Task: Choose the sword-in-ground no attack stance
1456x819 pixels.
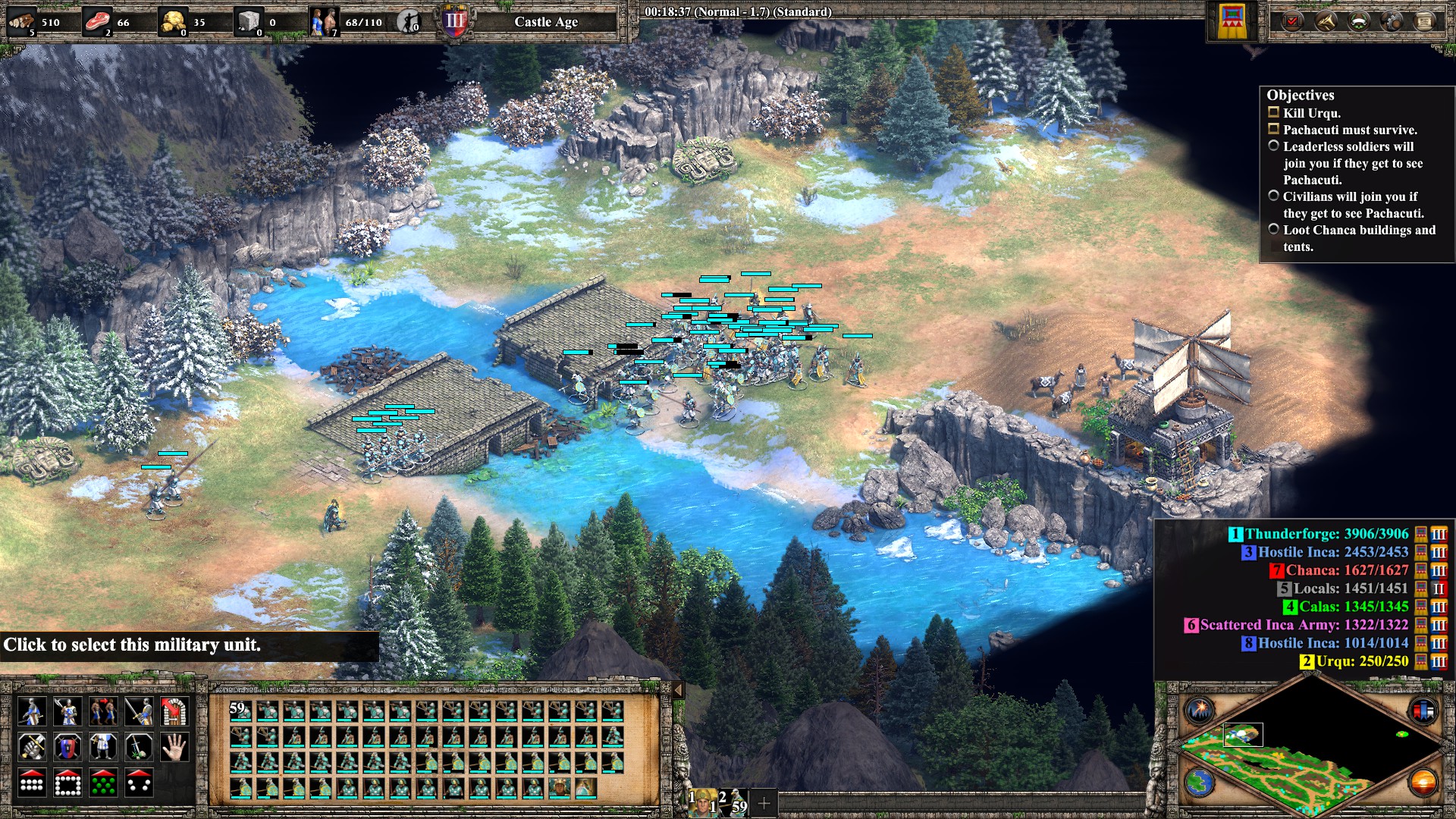Action: [x=139, y=748]
